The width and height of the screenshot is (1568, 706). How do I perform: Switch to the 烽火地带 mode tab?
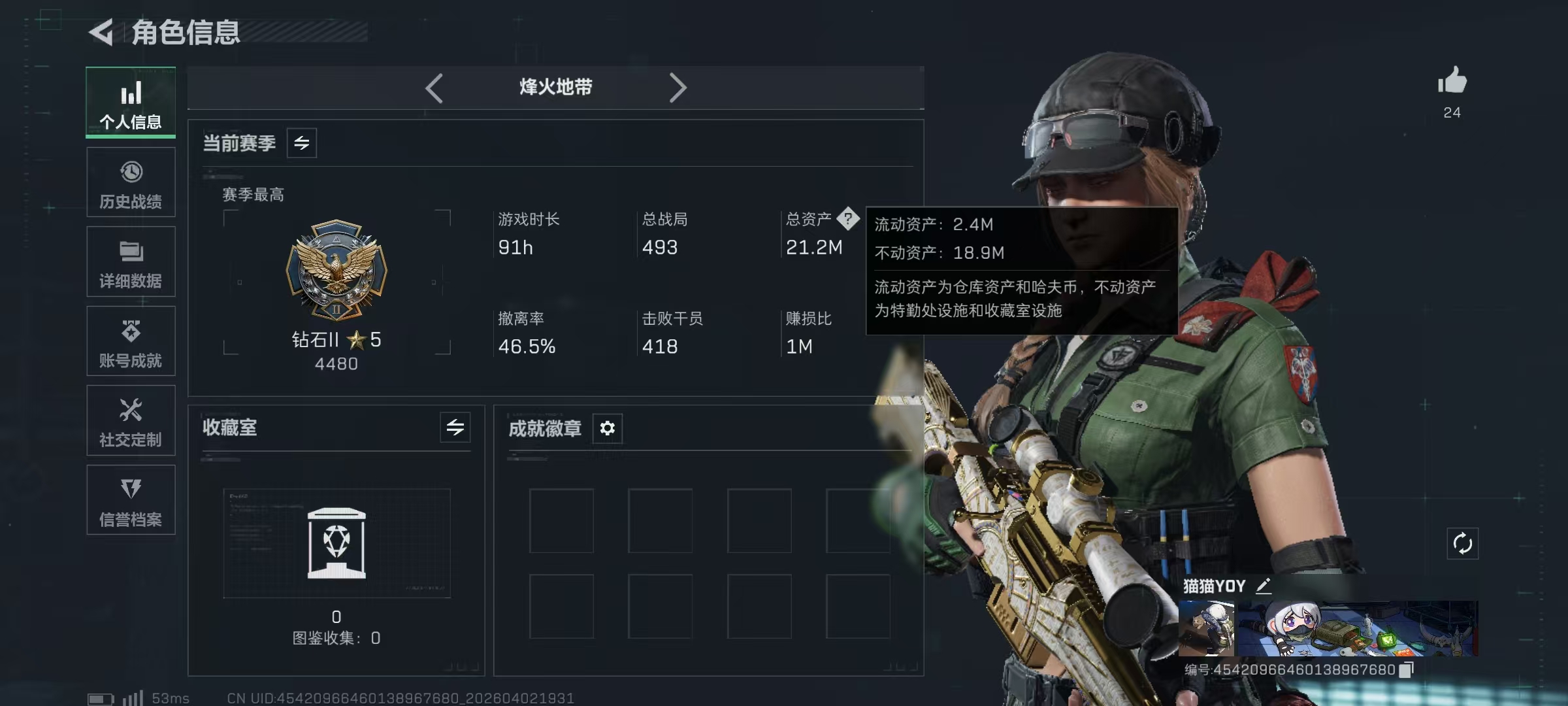(556, 87)
